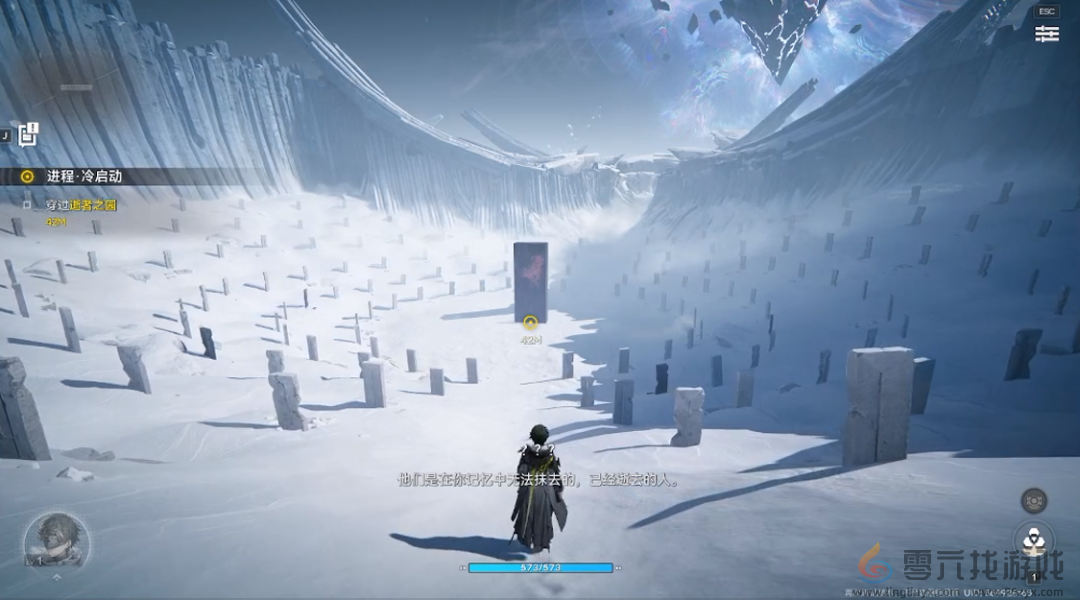
Task: Click the 穿过逝者之园 objective entry
Action: tap(80, 205)
